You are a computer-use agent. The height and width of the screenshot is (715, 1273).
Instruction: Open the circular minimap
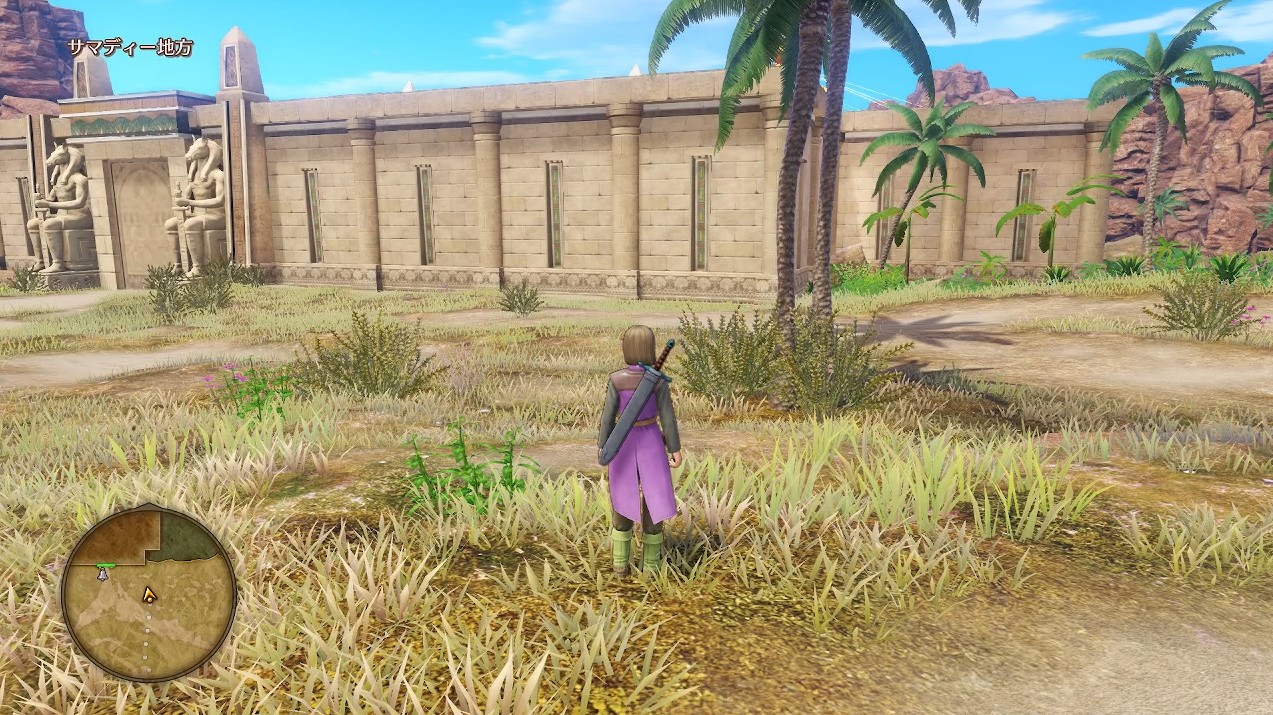pos(148,593)
